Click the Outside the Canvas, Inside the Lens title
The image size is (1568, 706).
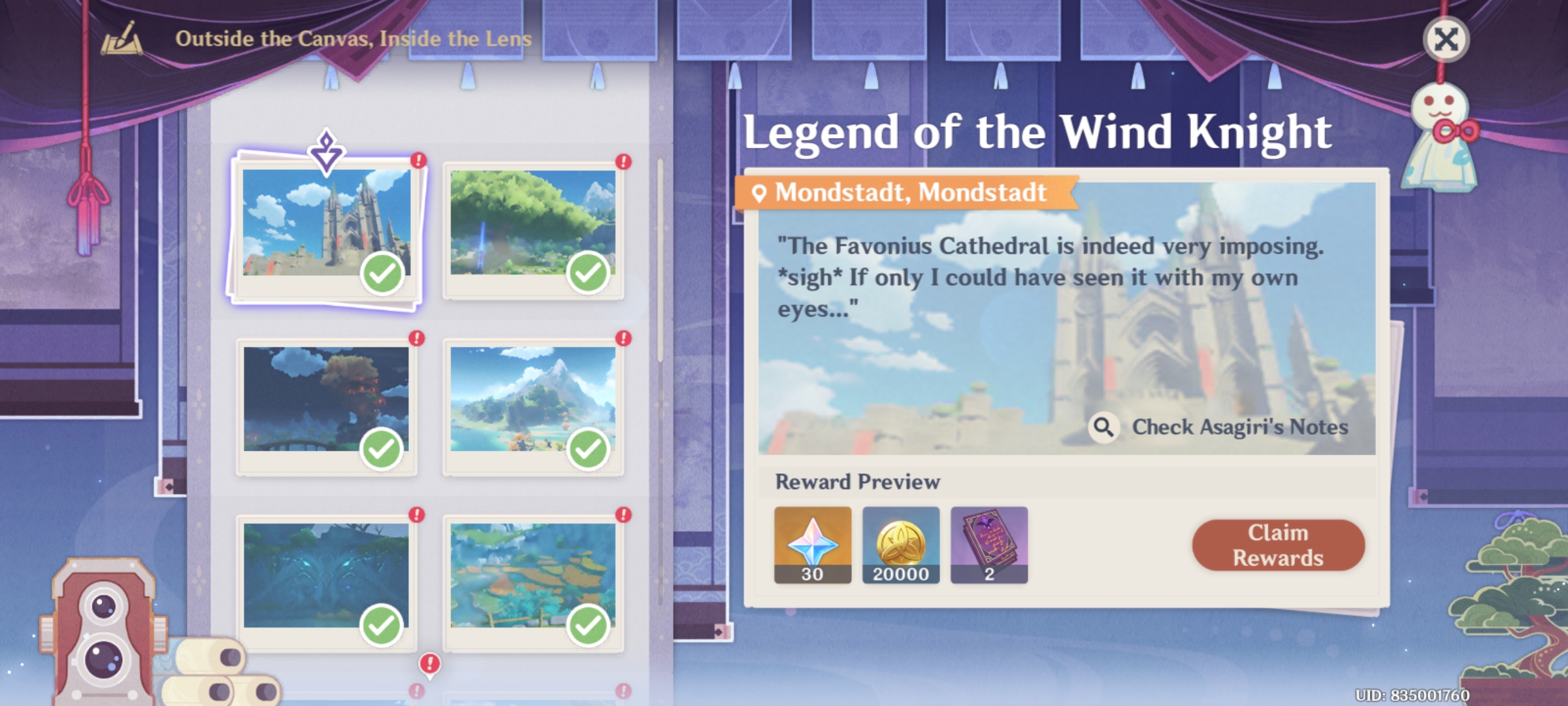(353, 39)
